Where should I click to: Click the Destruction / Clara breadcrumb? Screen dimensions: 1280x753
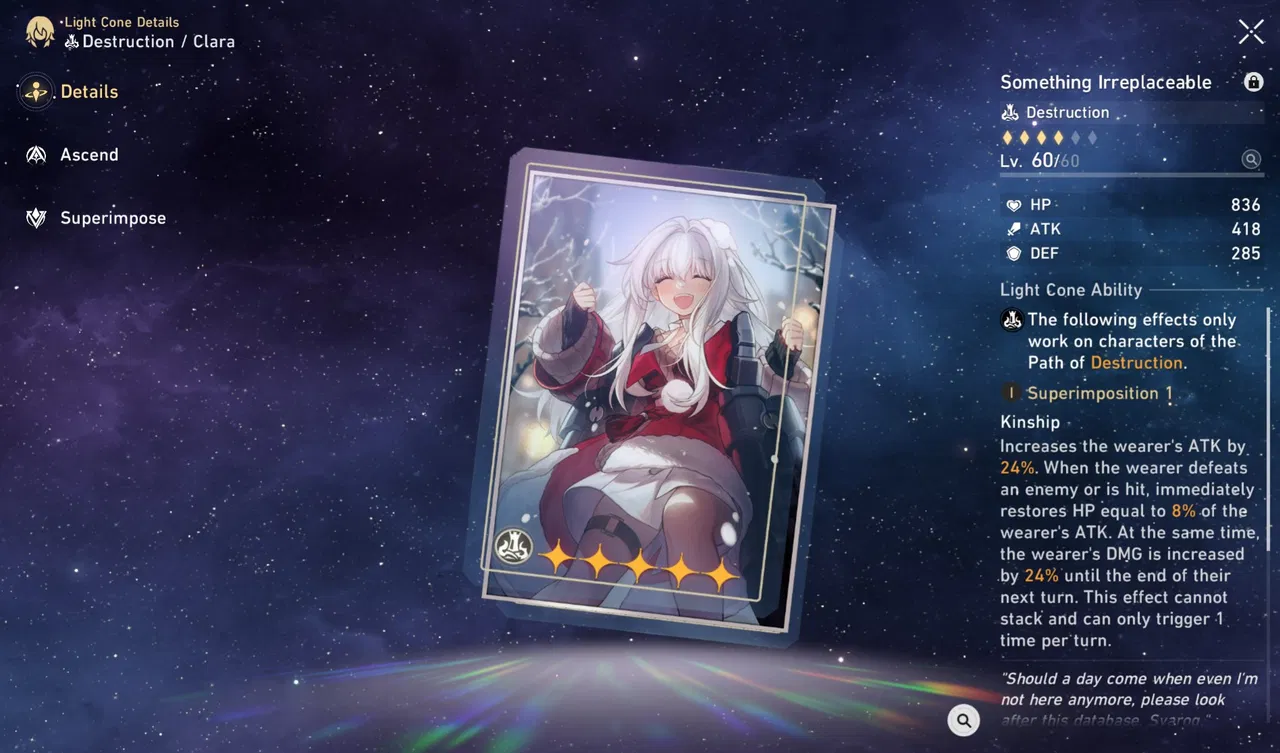click(150, 43)
